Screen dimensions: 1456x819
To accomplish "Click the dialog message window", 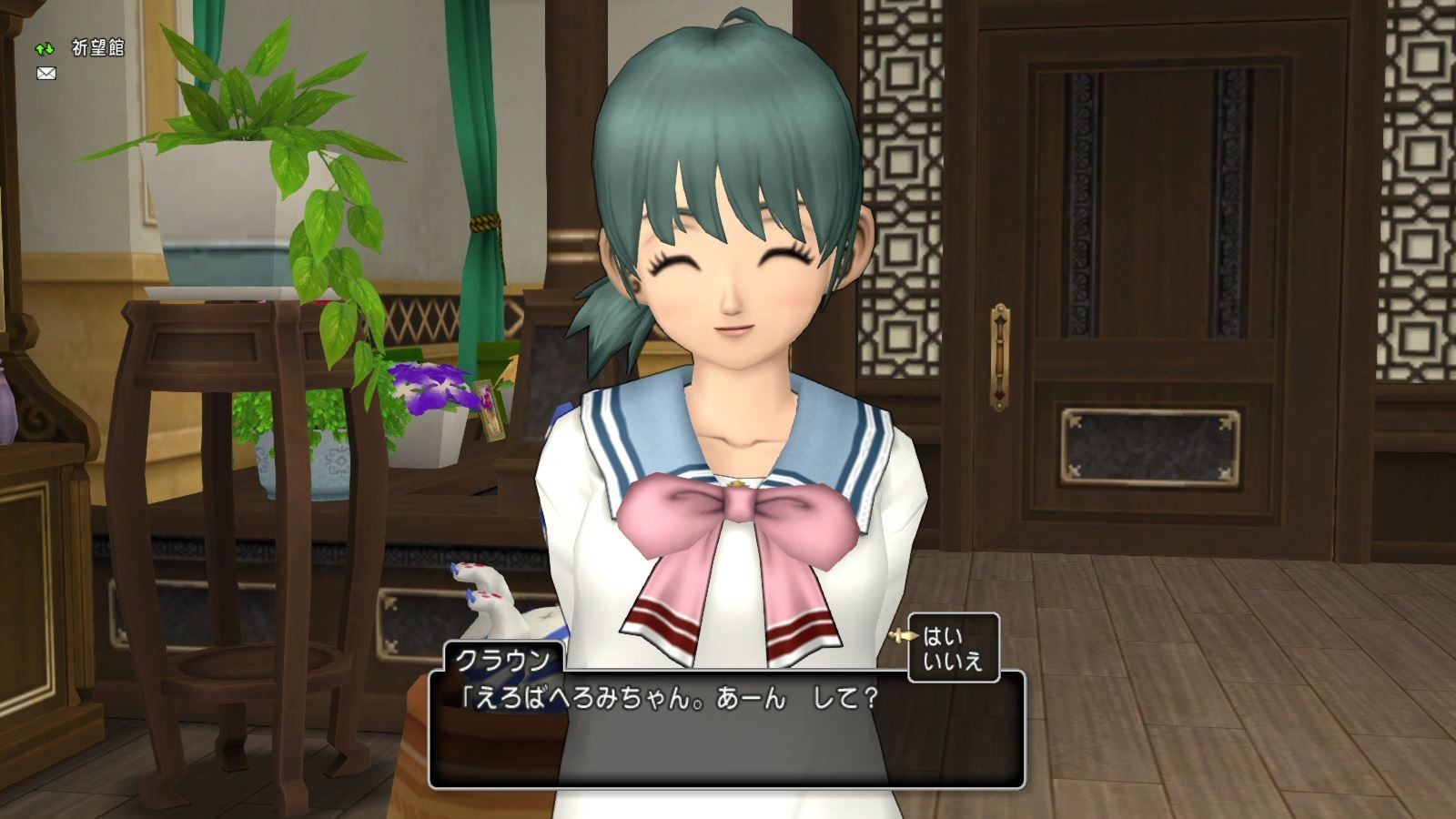I will 728,728.
